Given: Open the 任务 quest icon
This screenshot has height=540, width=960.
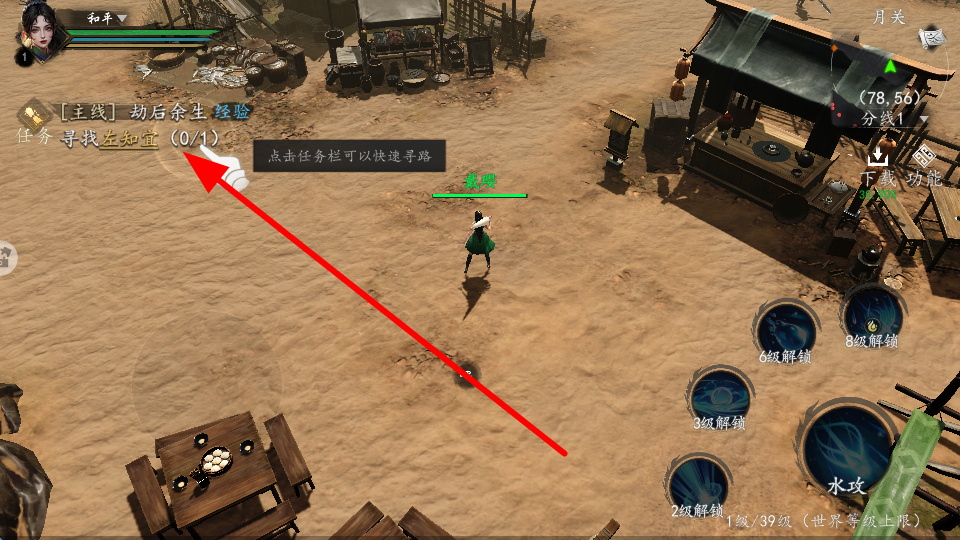Looking at the screenshot, I should pos(34,113).
